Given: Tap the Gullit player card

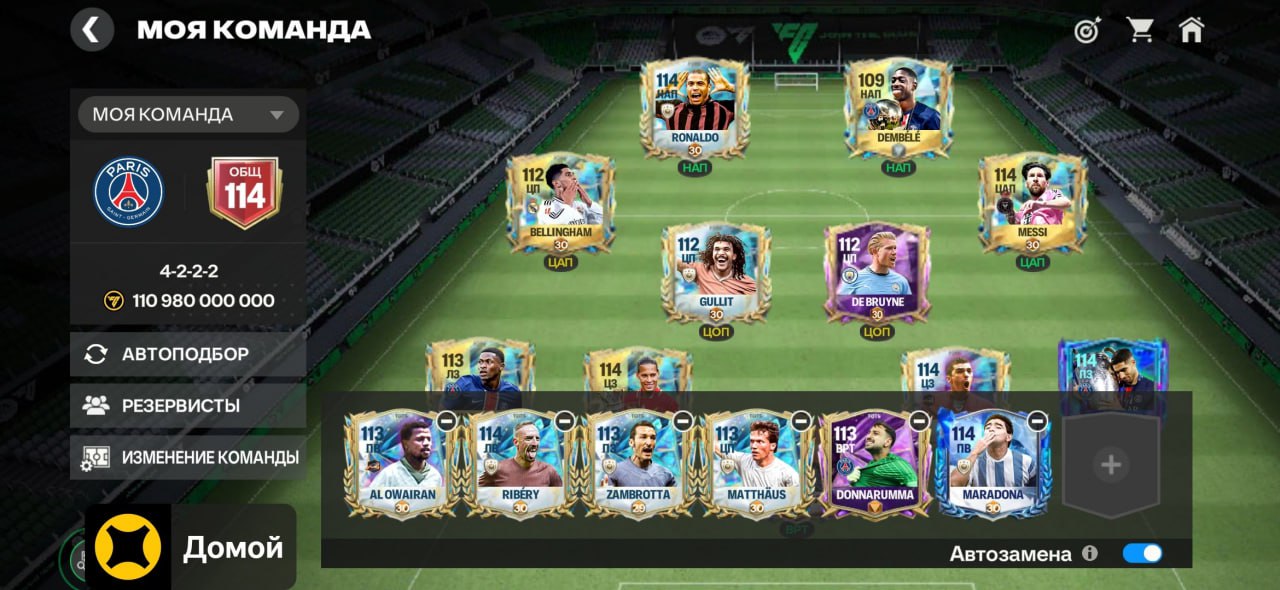Looking at the screenshot, I should [716, 271].
